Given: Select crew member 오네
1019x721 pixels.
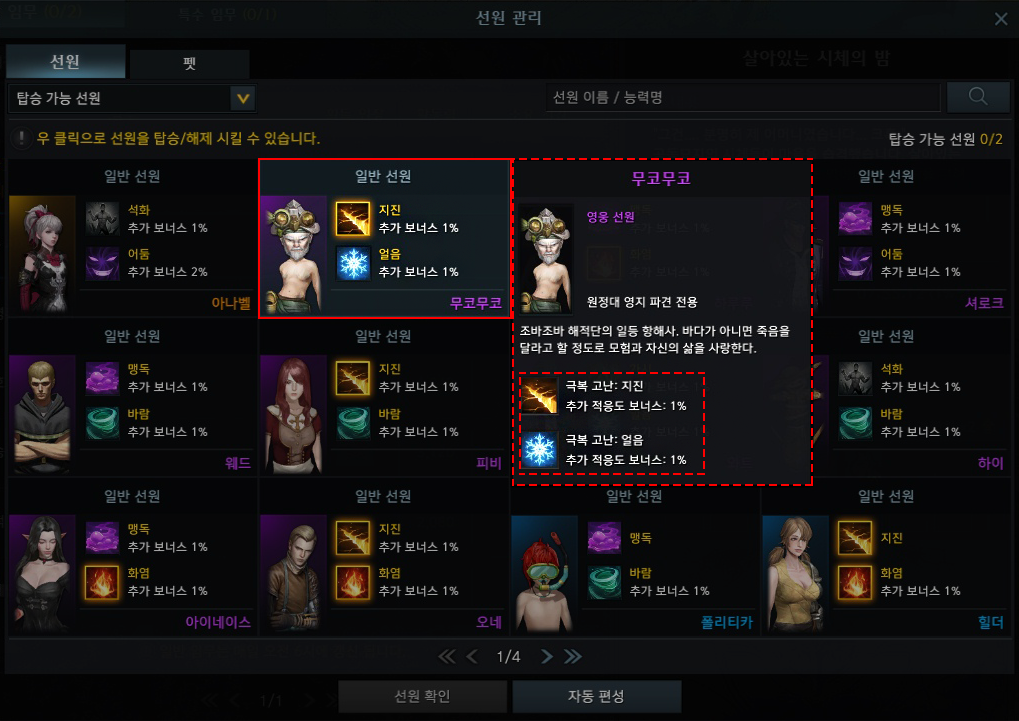Looking at the screenshot, I should (384, 560).
